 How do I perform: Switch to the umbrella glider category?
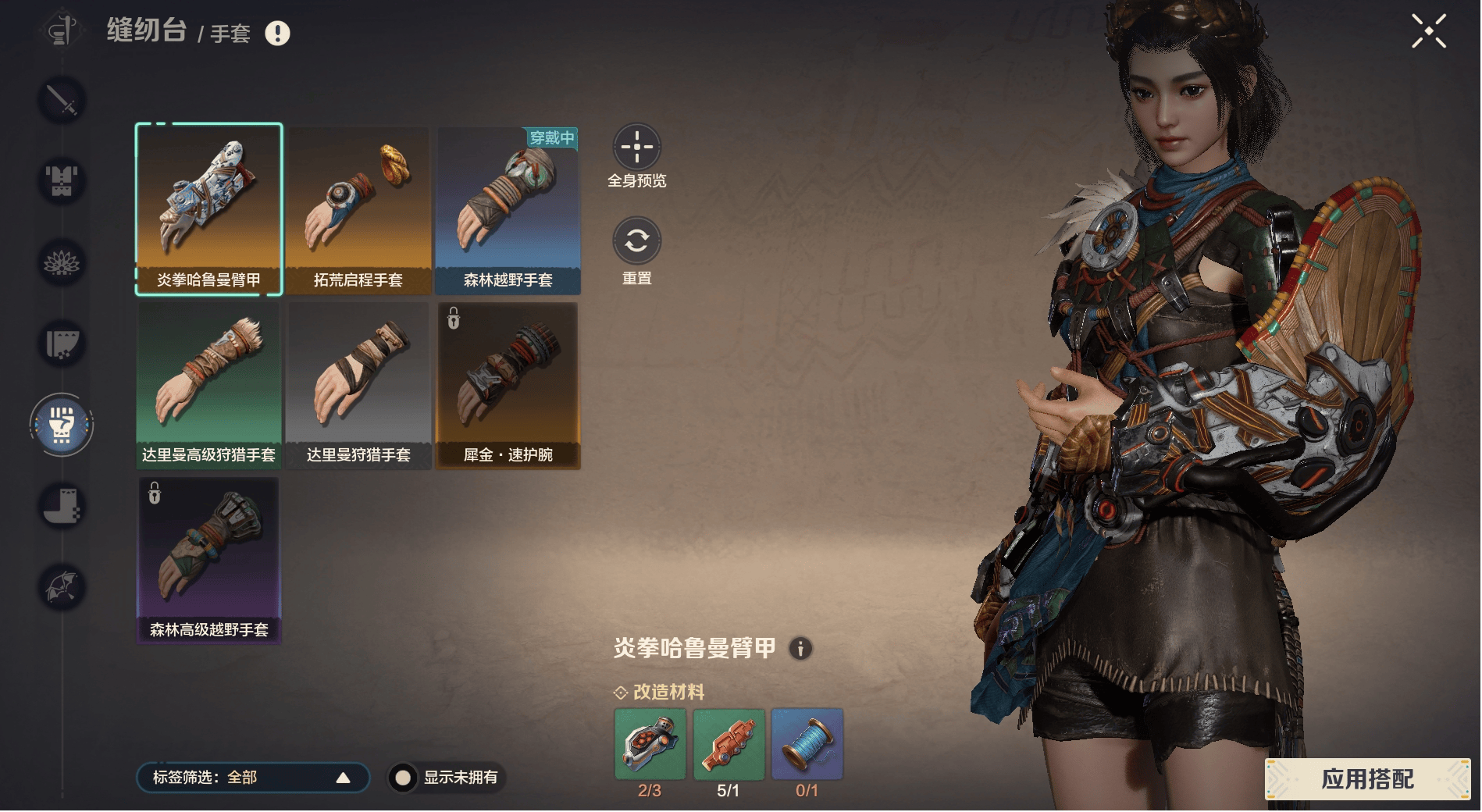click(x=62, y=586)
